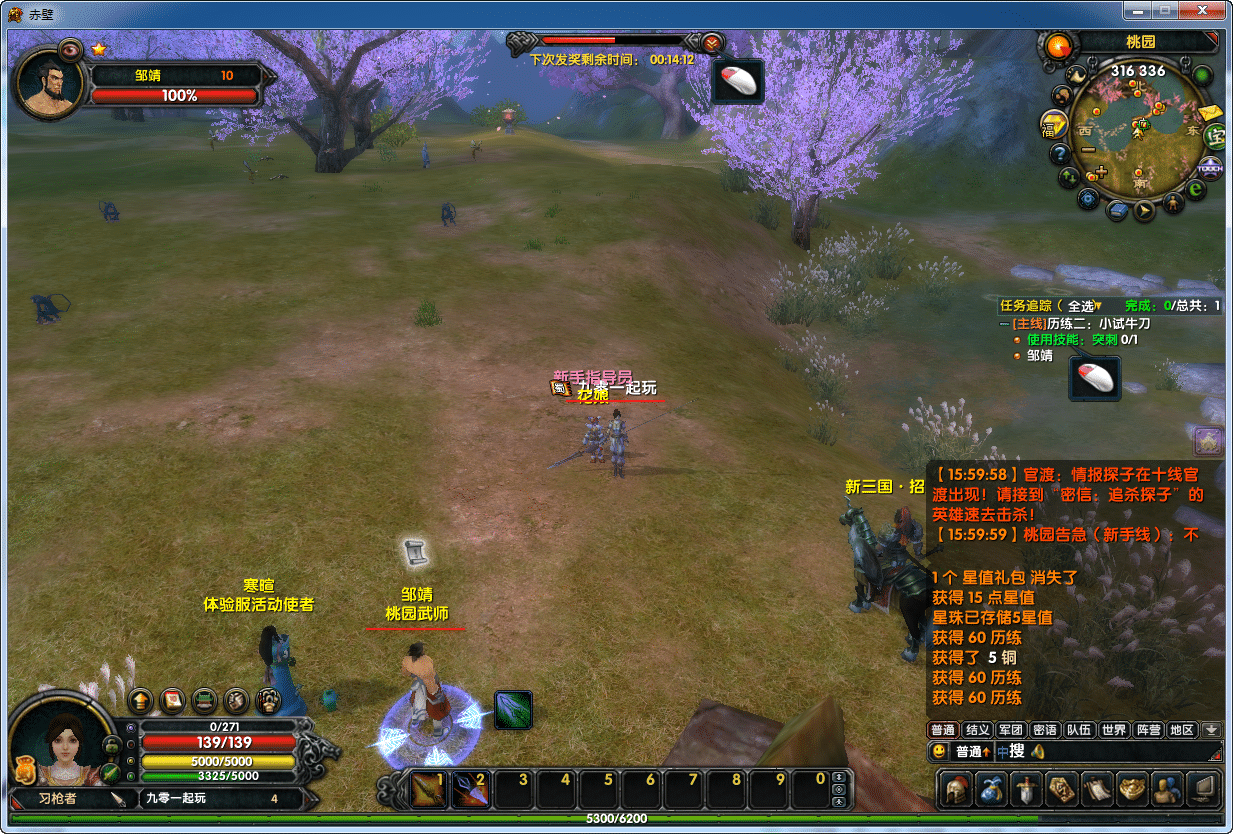Open the smiley emoticon picker in chat
The image size is (1233, 834).
[x=939, y=751]
